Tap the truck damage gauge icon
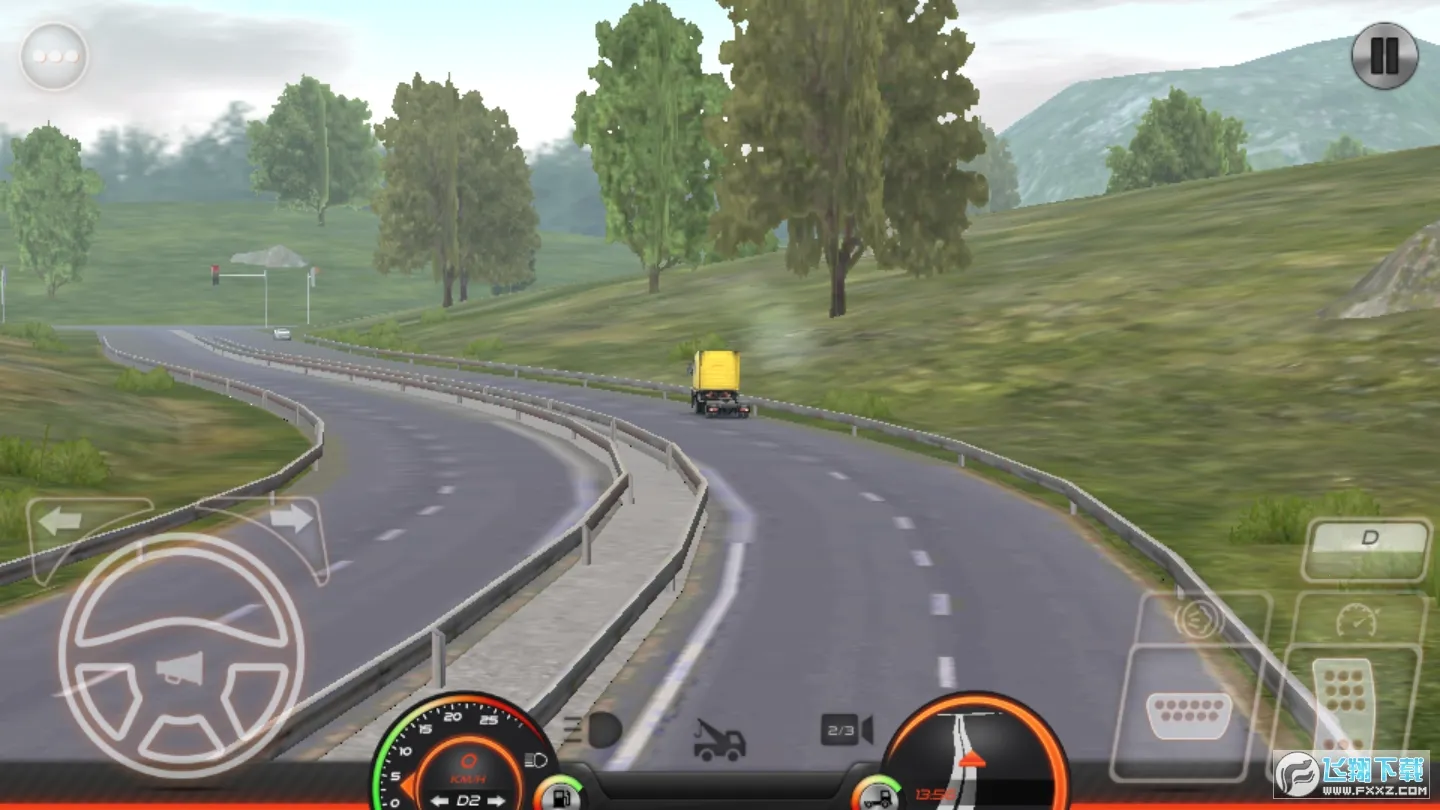 tap(876, 795)
